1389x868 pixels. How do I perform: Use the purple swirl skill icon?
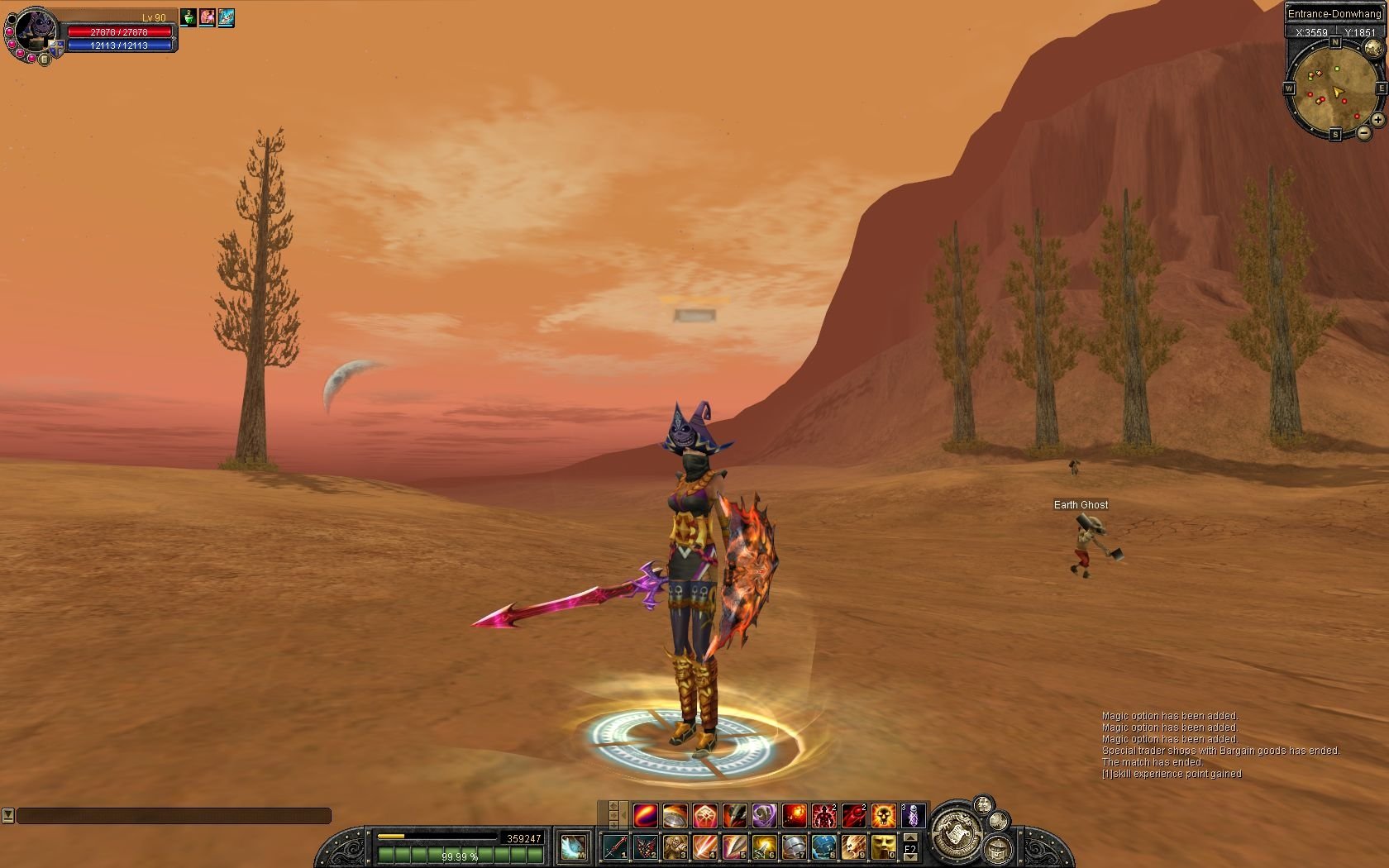[x=764, y=816]
